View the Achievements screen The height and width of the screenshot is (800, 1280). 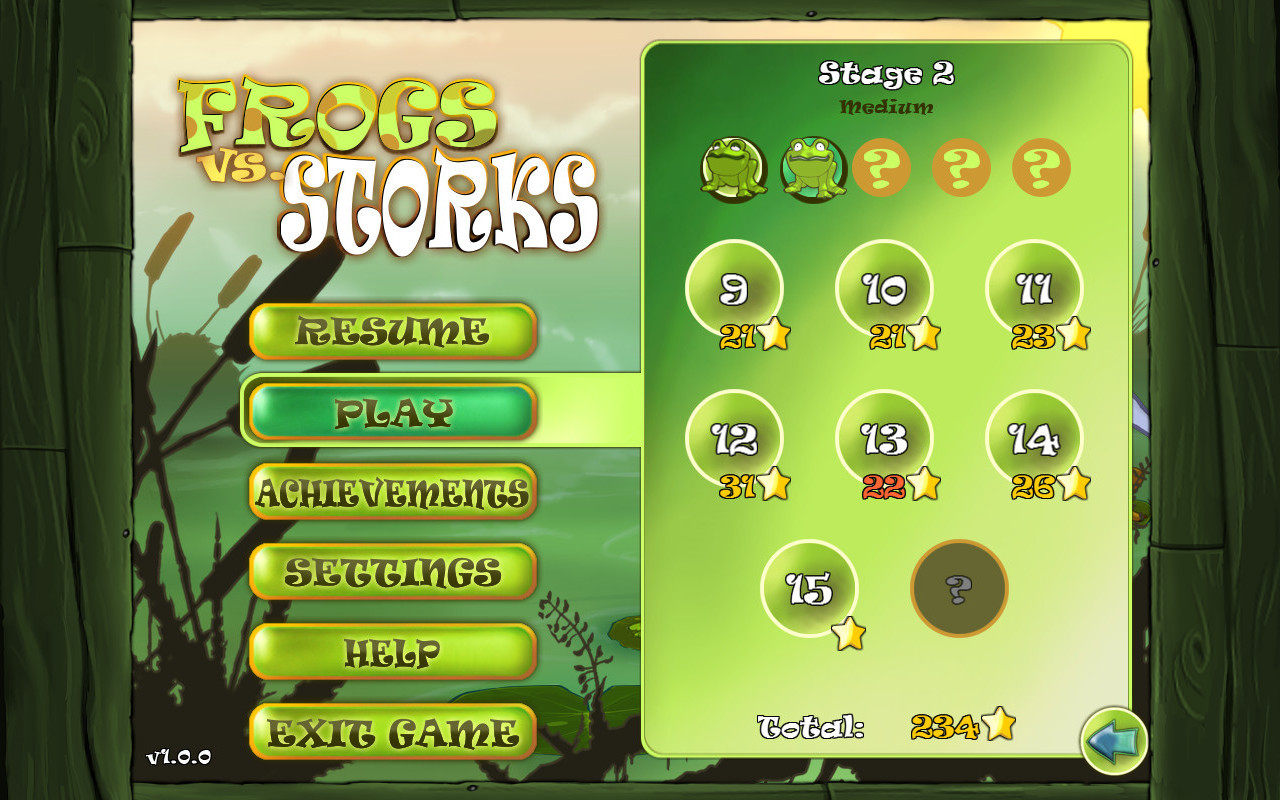point(393,490)
